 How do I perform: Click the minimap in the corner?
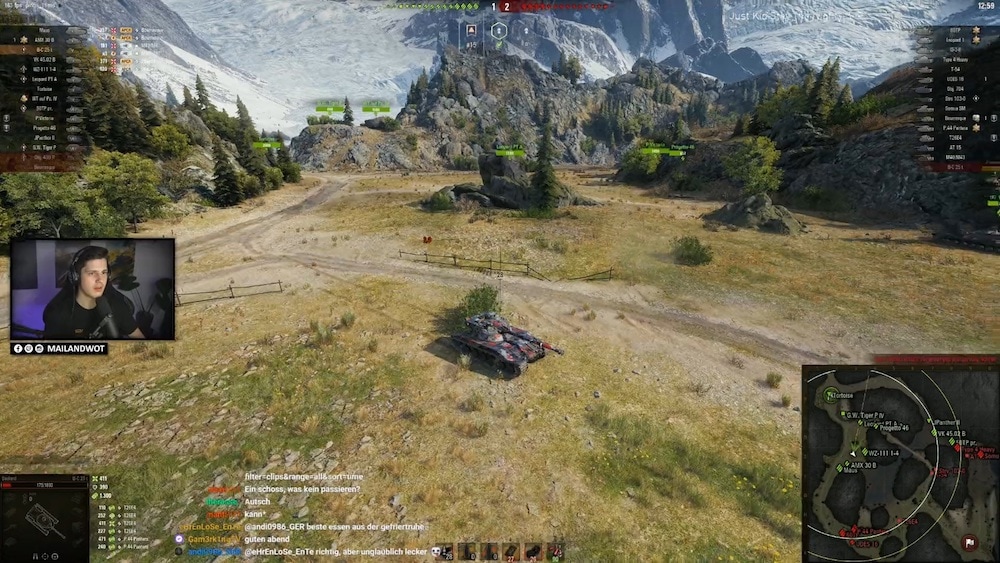click(900, 462)
